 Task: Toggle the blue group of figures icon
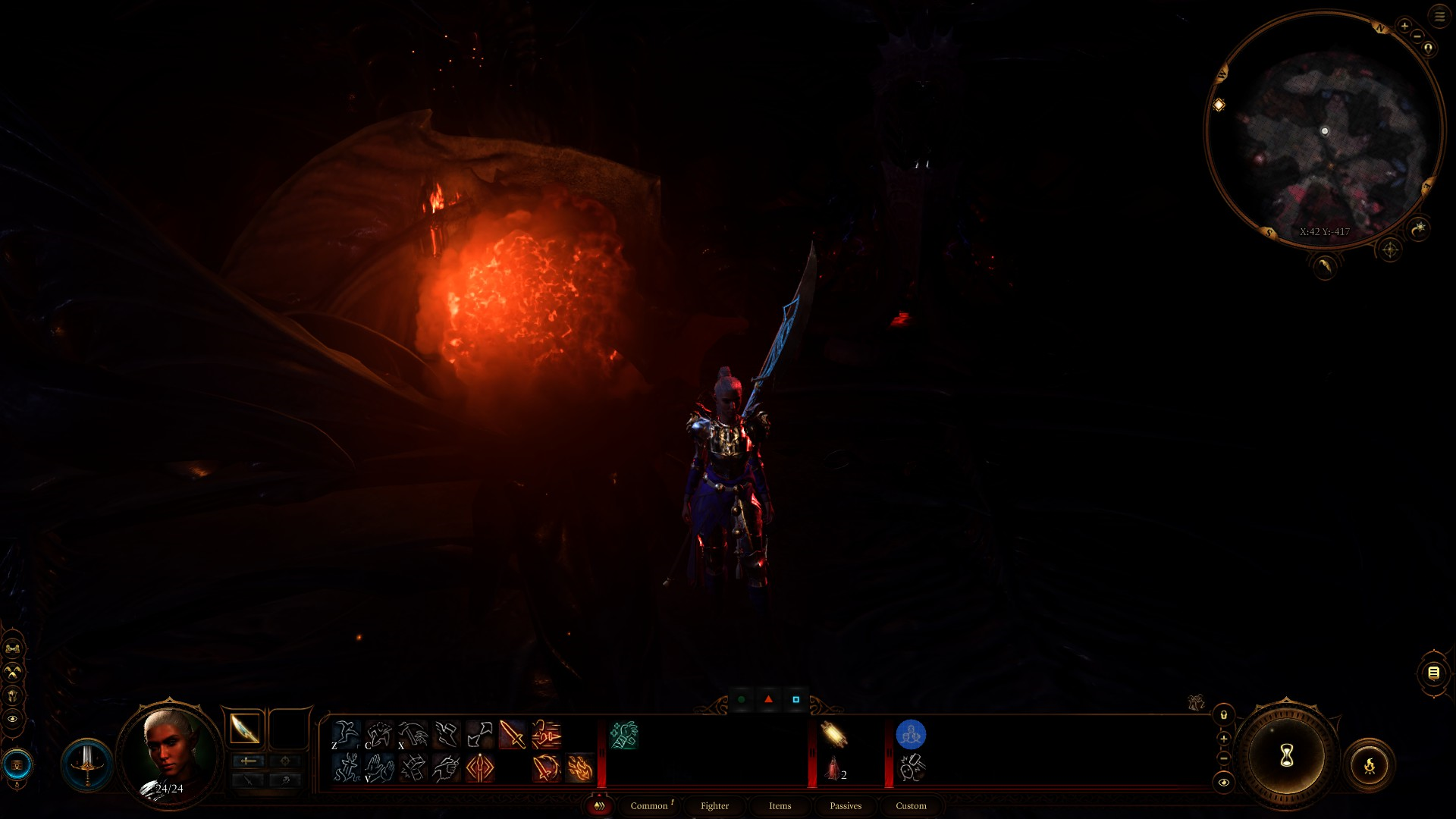tap(911, 734)
